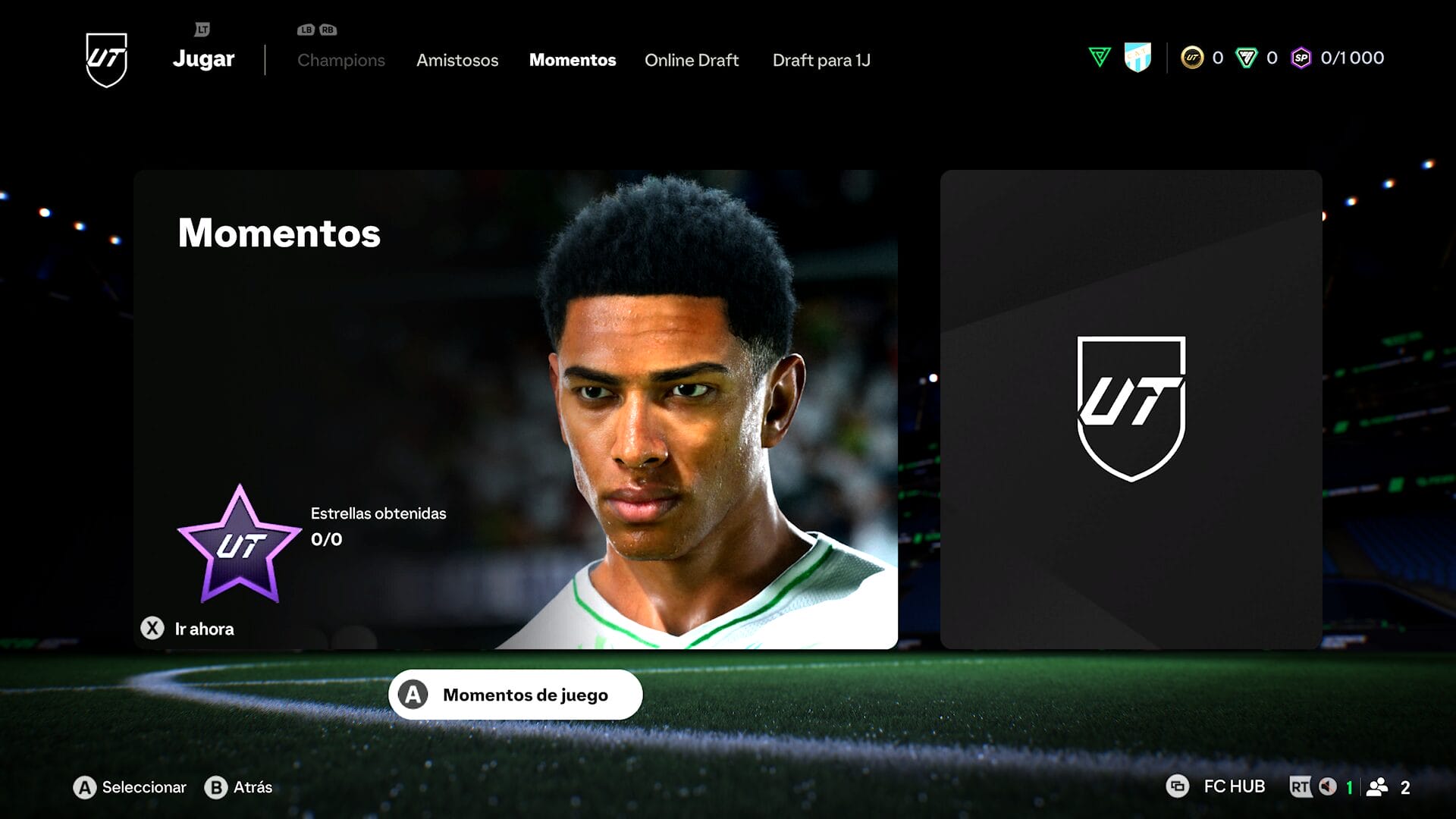Switch to the Online Draft tab
This screenshot has height=819, width=1456.
[692, 60]
